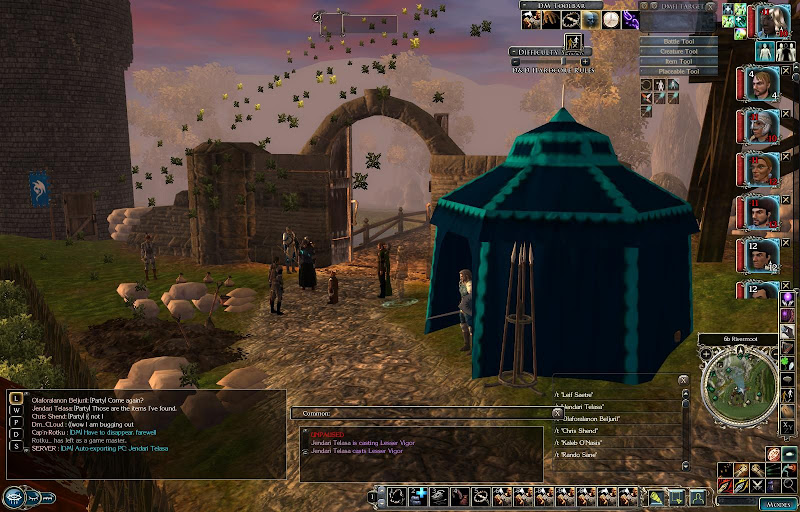Switch chat to the Party channel button
Image resolution: width=800 pixels, height=512 pixels.
(16, 422)
